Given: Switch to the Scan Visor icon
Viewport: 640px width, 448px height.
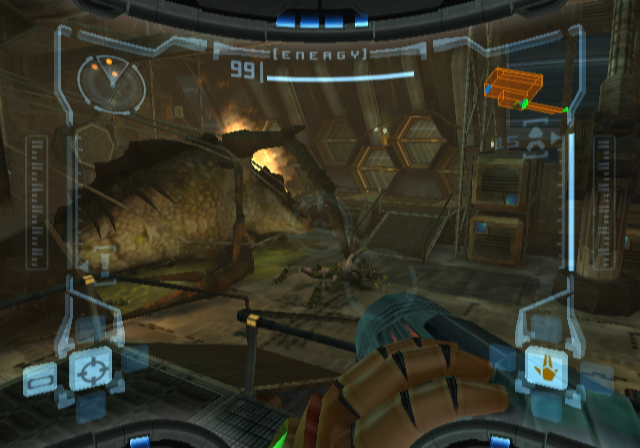Looking at the screenshot, I should [40, 380].
